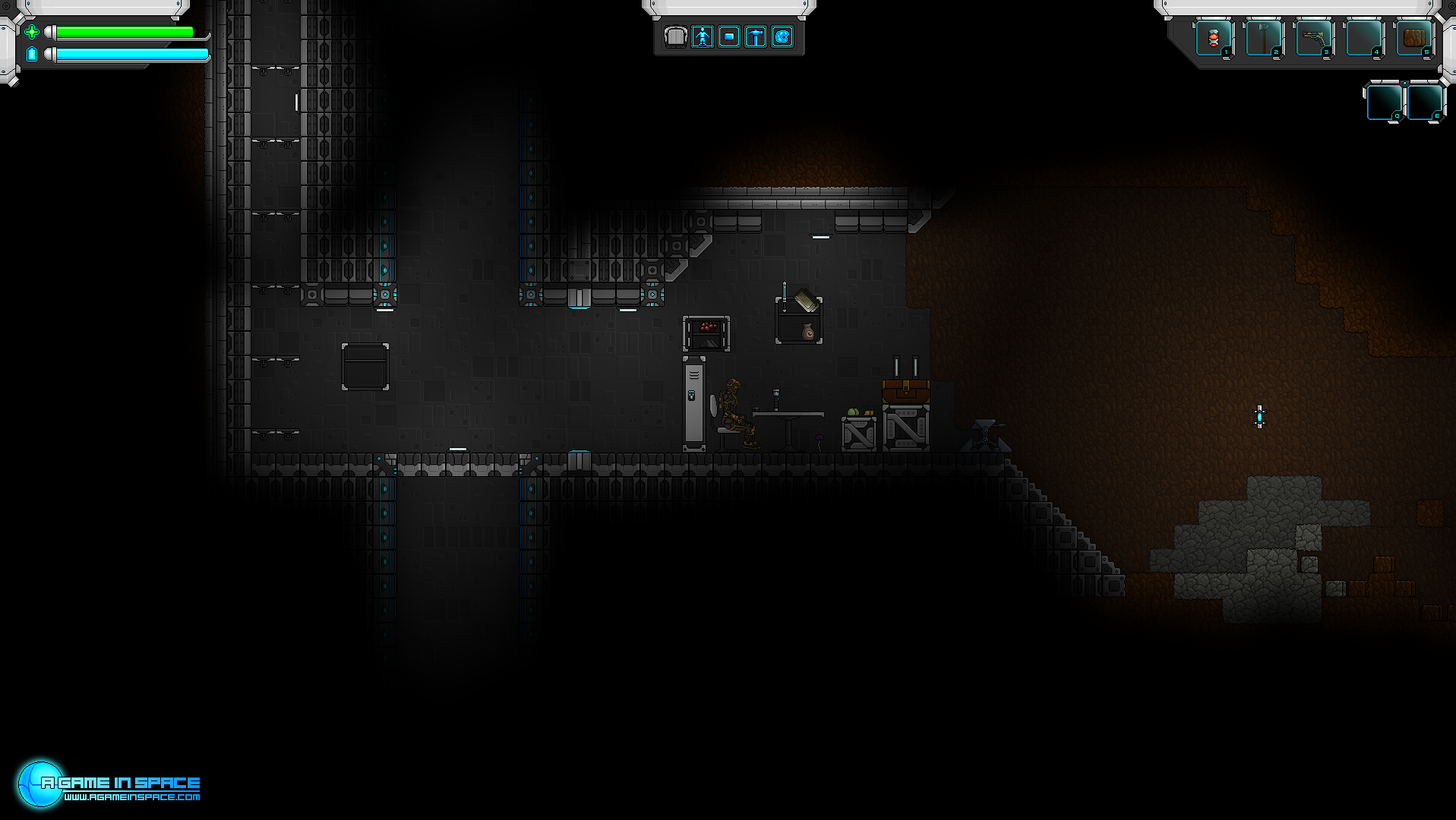
Task: Equip the pistol in hotbar slot 3
Action: click(x=1313, y=38)
